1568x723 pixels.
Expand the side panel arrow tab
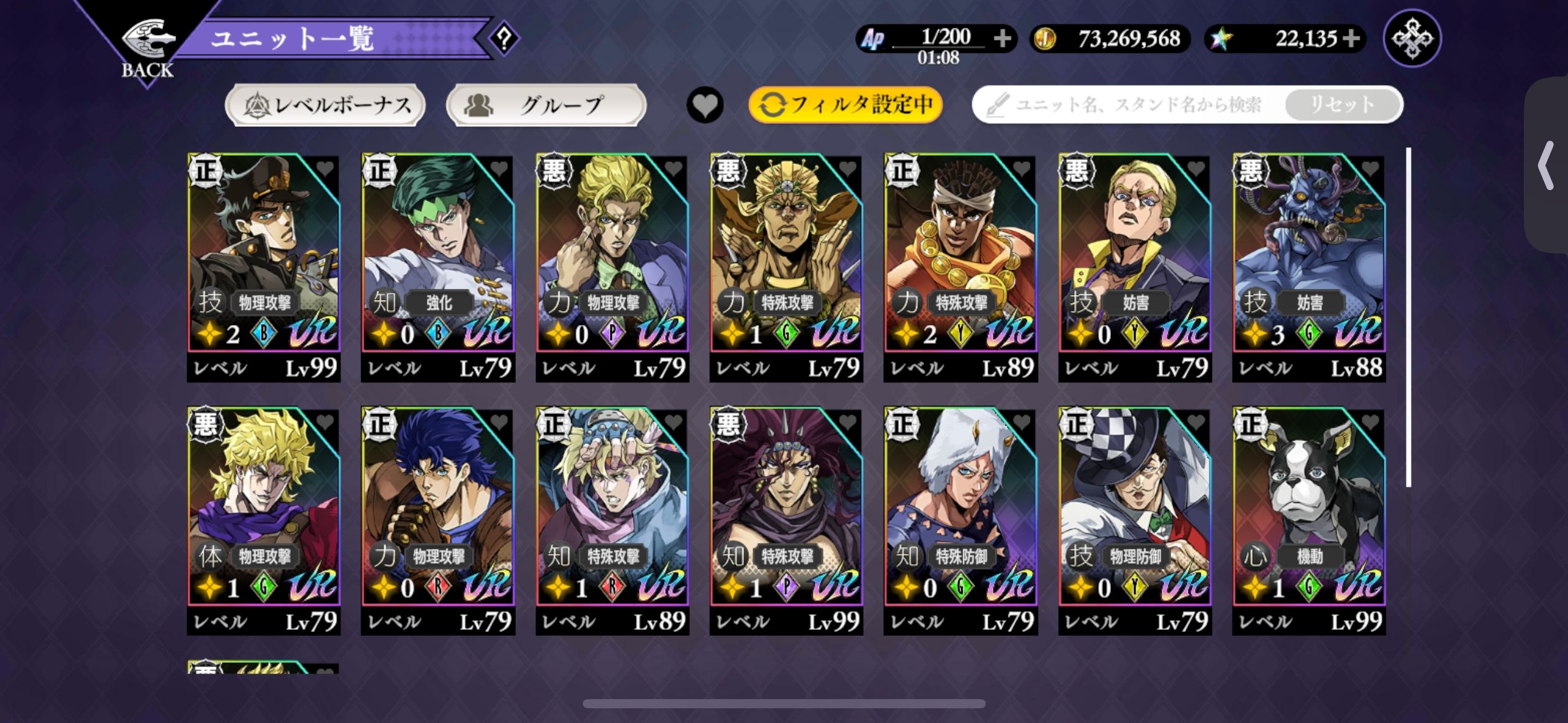pos(1546,166)
